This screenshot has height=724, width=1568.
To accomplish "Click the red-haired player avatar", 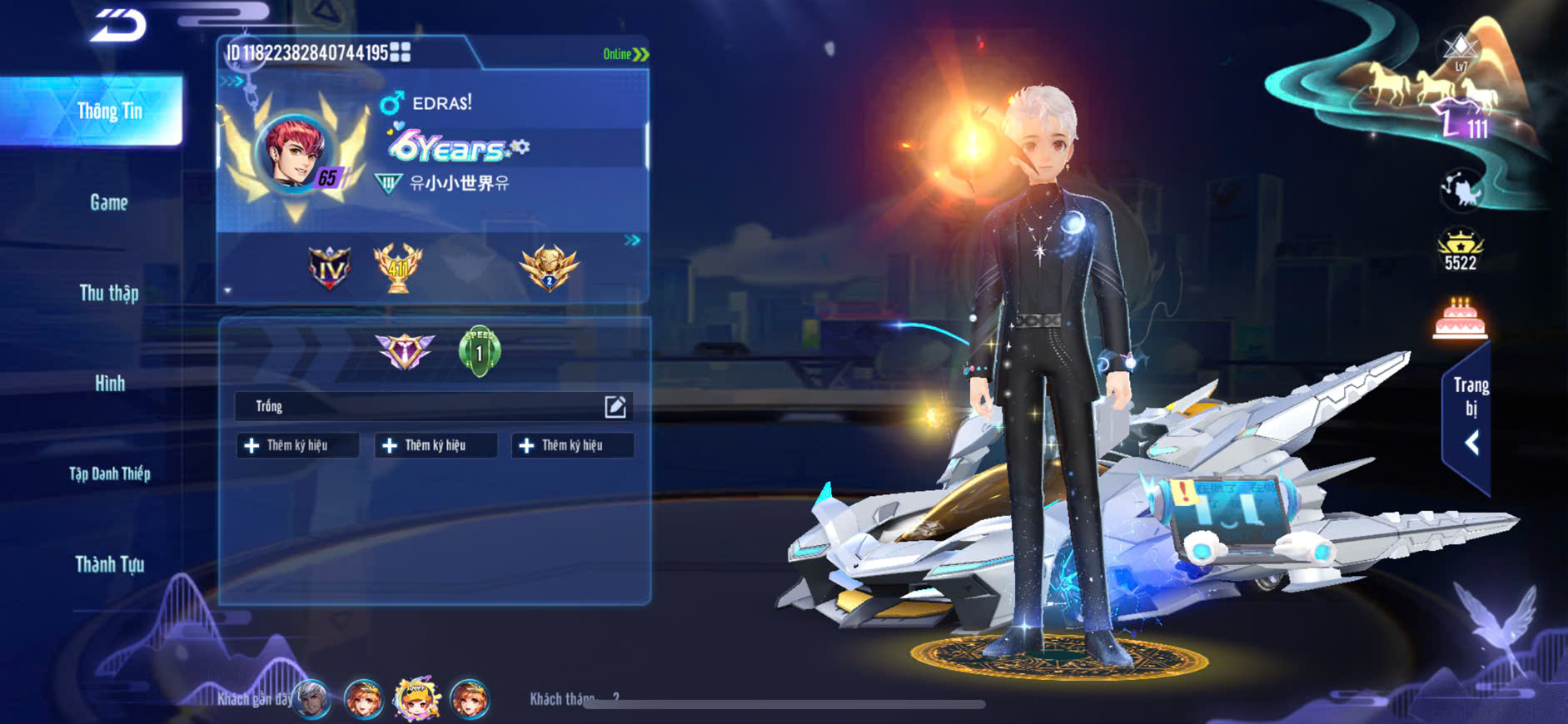I will pyautogui.click(x=295, y=153).
